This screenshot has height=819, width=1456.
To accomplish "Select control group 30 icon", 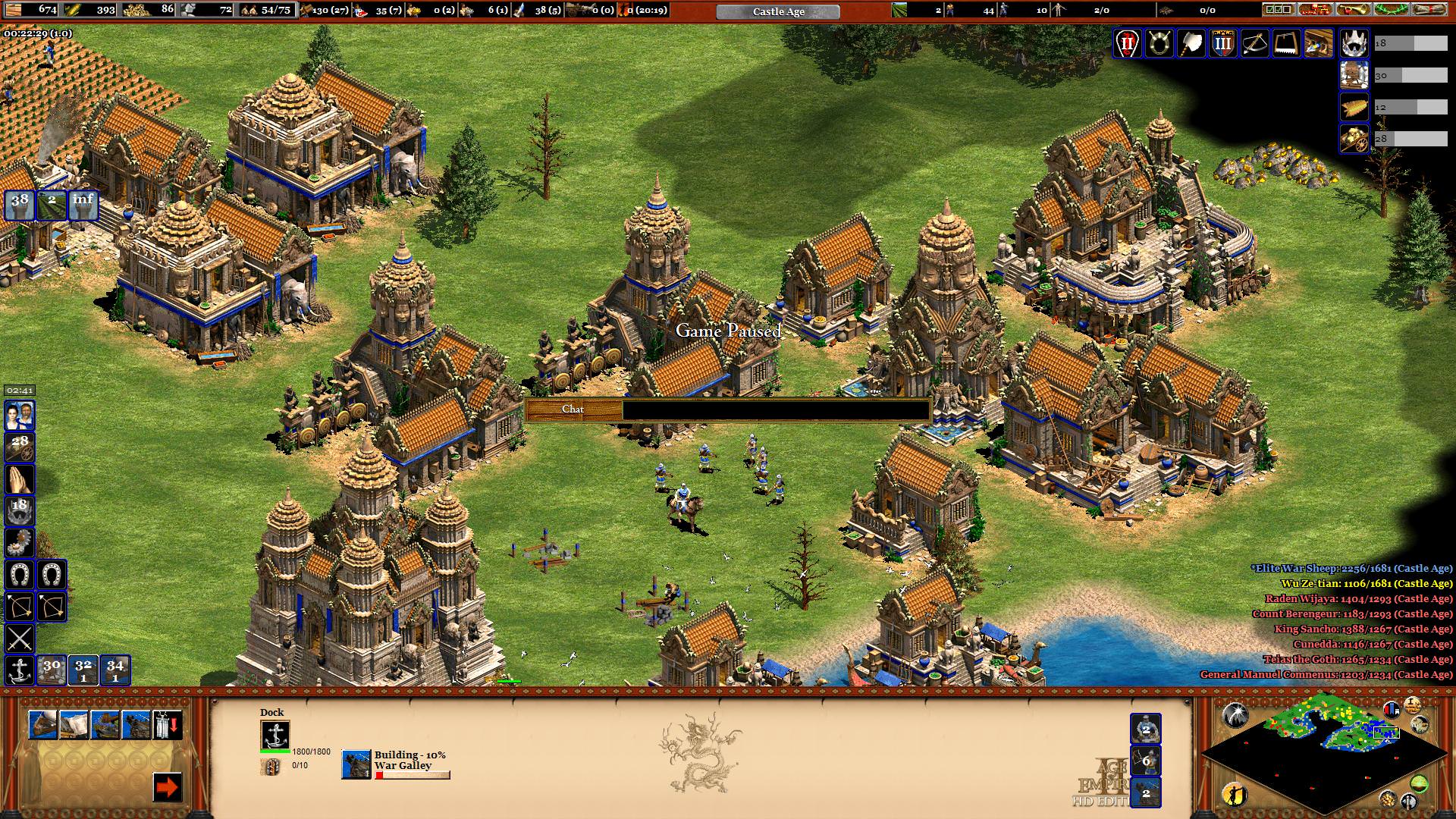I will tap(52, 669).
